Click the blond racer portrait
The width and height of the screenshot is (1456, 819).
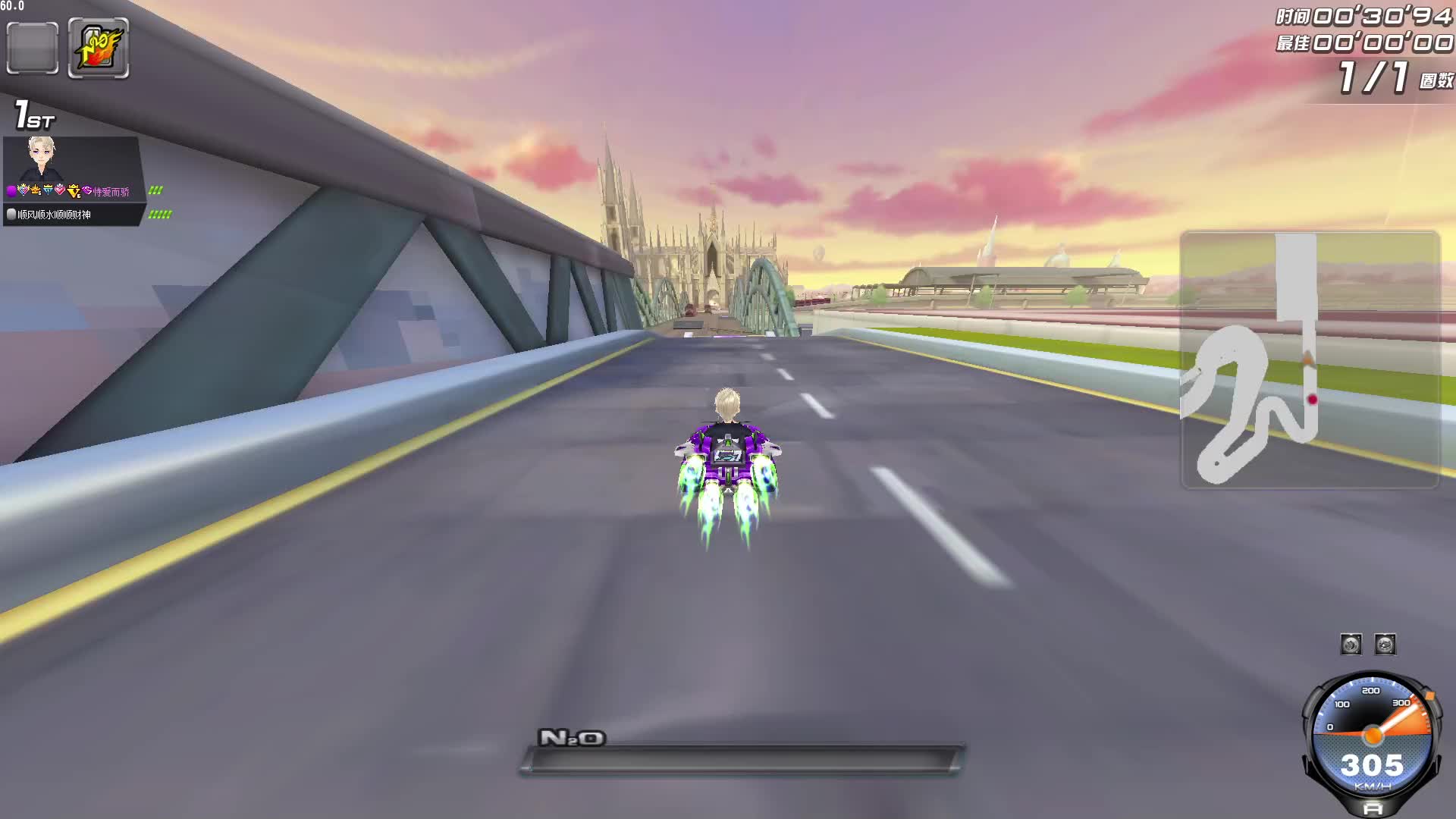(x=42, y=158)
